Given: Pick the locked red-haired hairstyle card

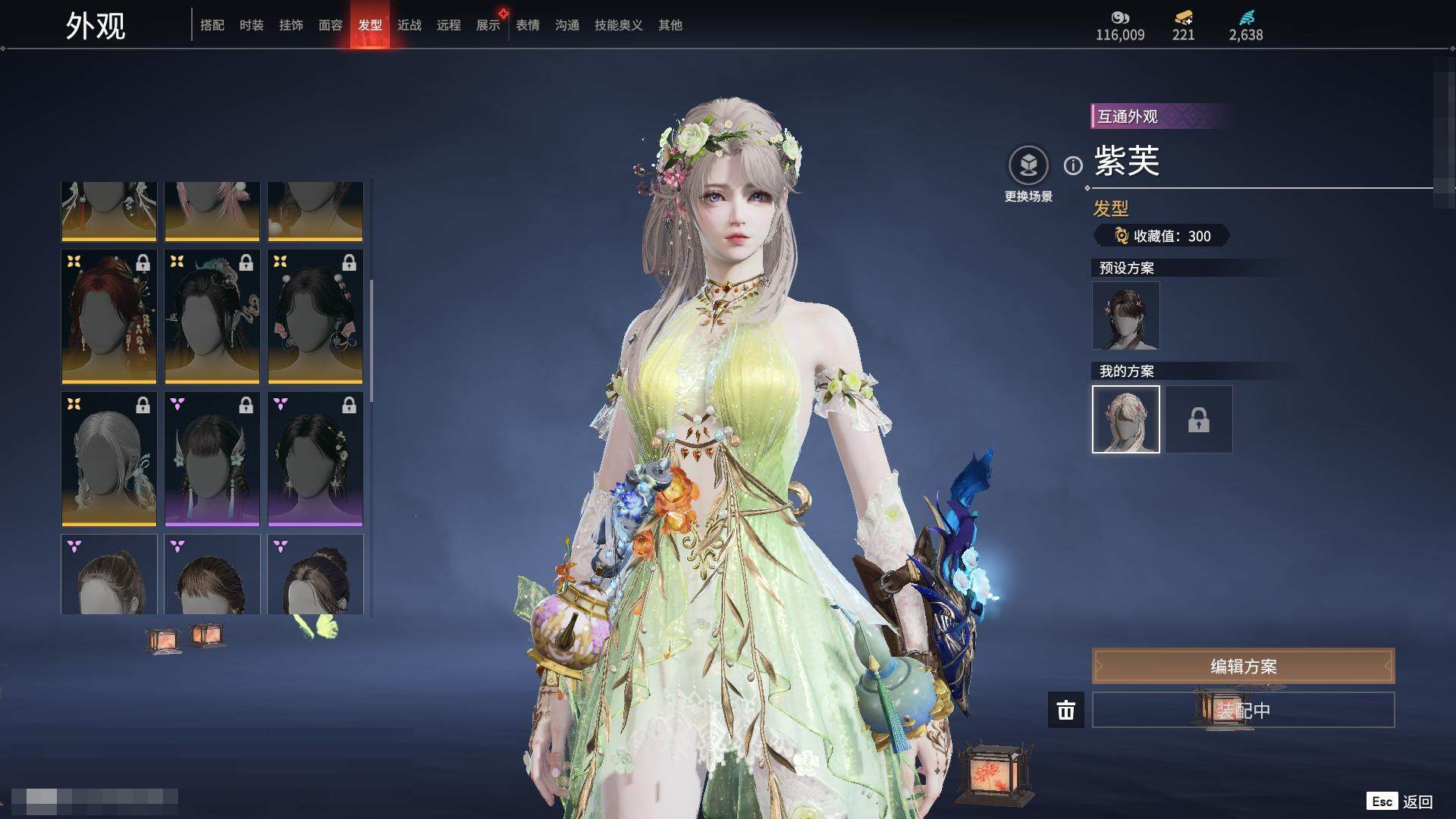Looking at the screenshot, I should pyautogui.click(x=109, y=316).
